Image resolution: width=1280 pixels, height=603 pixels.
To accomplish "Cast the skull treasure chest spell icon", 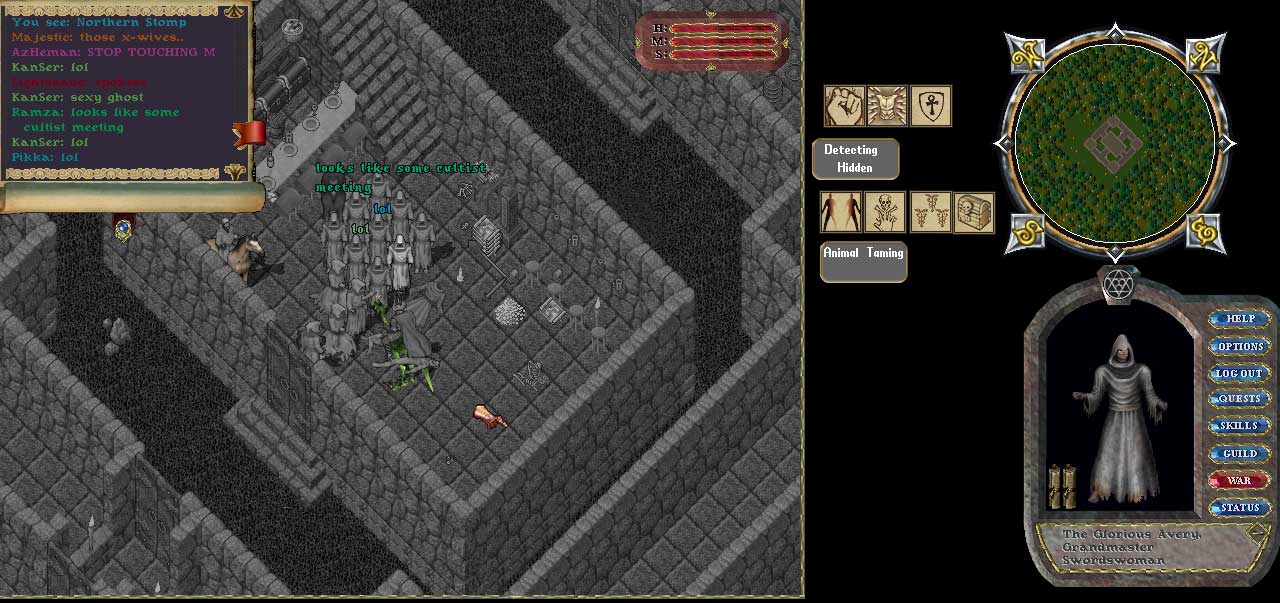I will 974,213.
